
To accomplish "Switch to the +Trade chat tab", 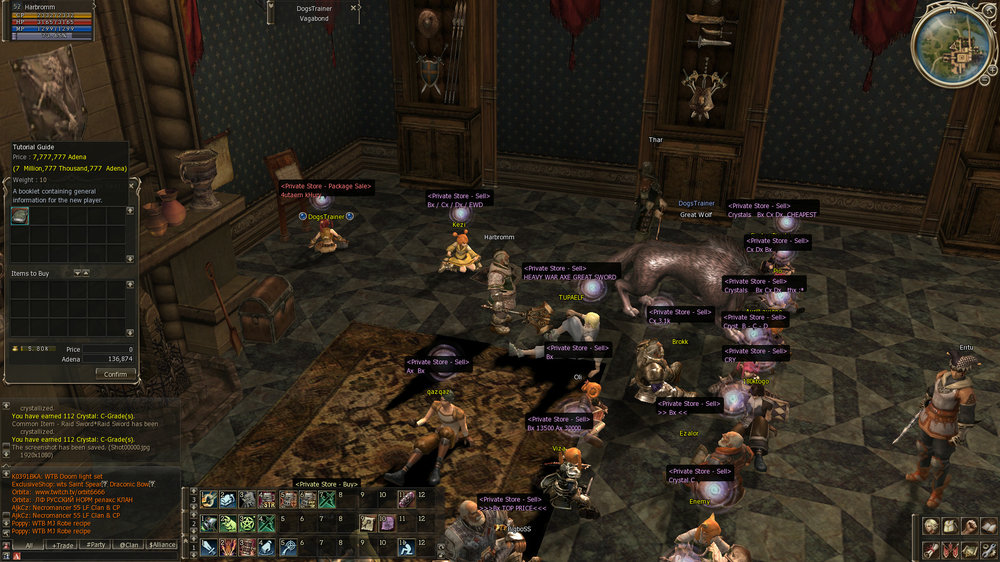I will point(62,545).
